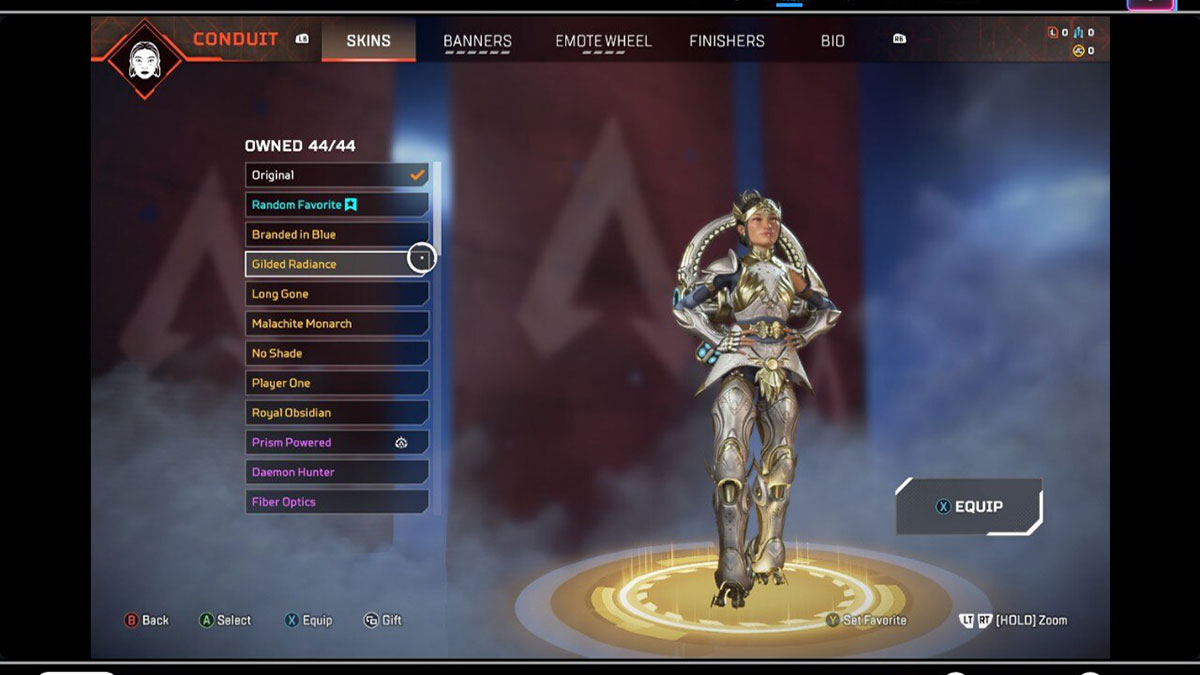Screen dimensions: 1200x675
Task: Click the Conduit legend portrait icon
Action: tap(146, 58)
